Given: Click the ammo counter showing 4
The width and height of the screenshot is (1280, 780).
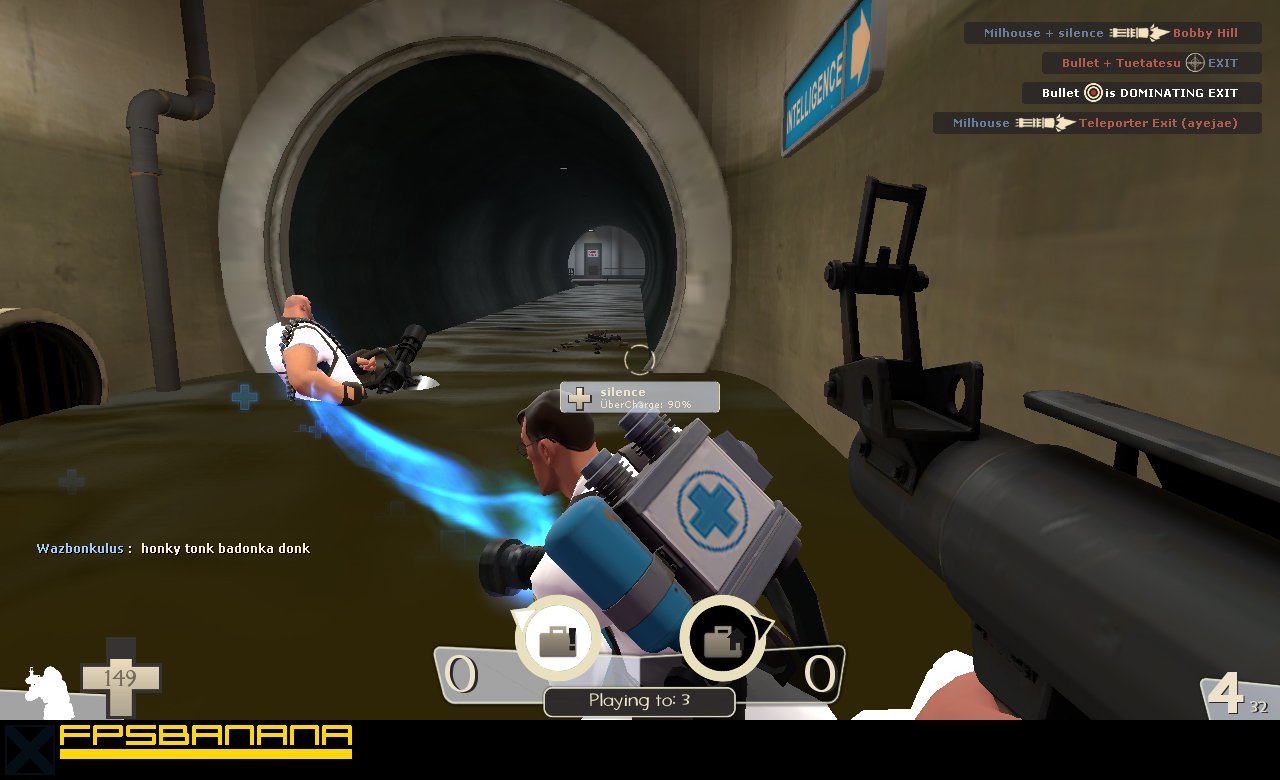Looking at the screenshot, I should pos(1230,691).
